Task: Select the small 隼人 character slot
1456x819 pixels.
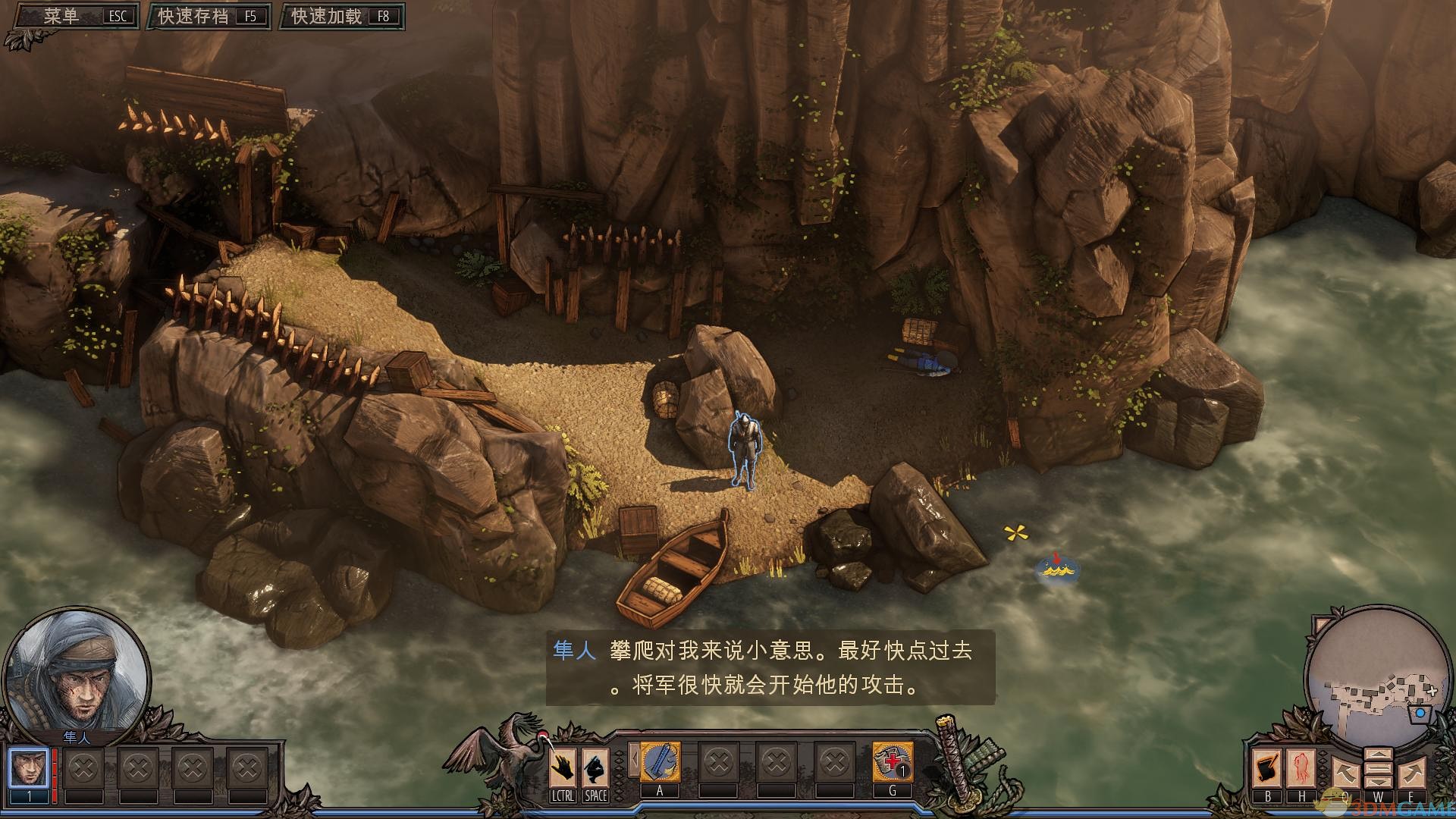Action: click(30, 769)
